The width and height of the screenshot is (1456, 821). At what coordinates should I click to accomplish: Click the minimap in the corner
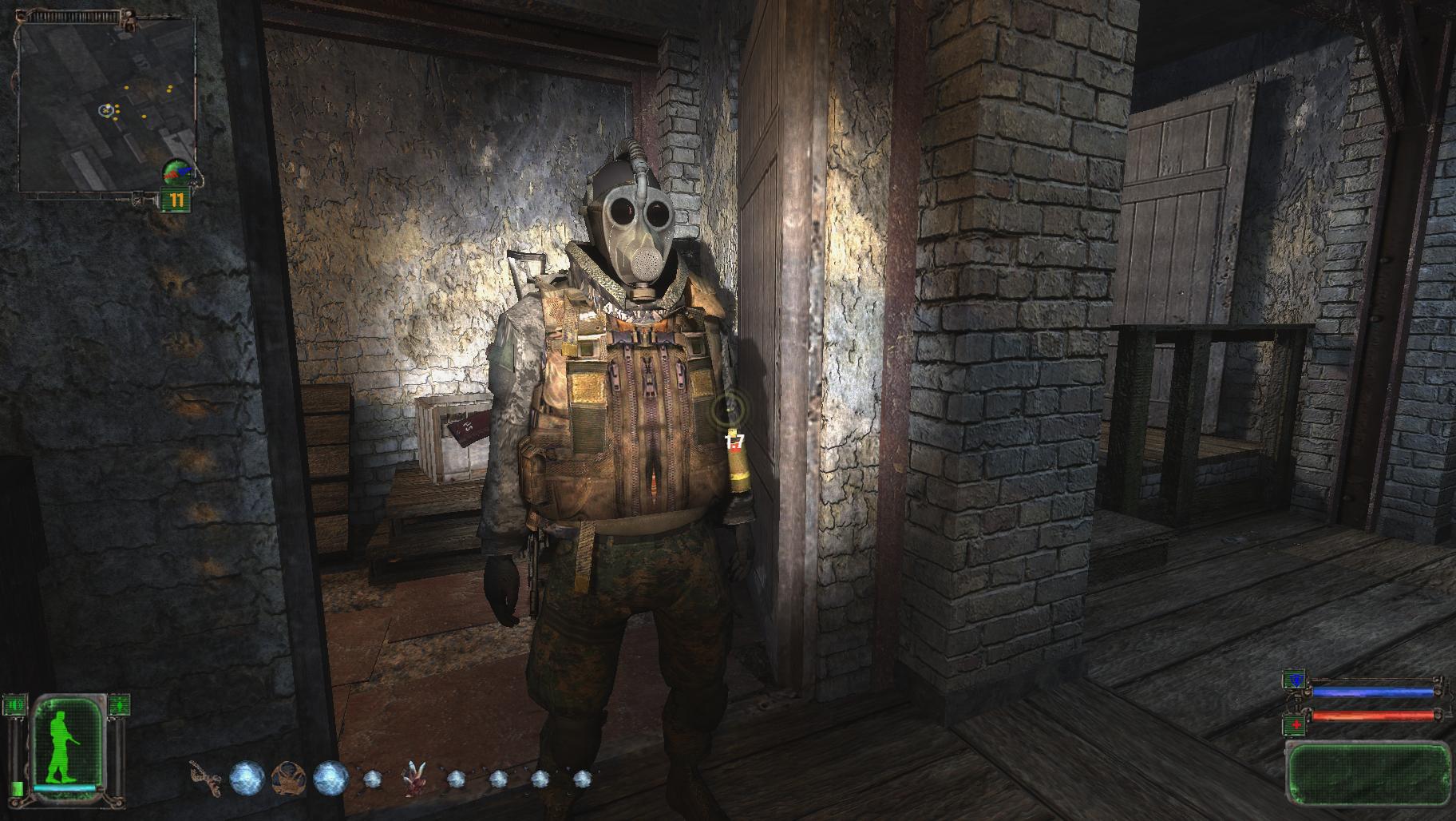tap(106, 106)
